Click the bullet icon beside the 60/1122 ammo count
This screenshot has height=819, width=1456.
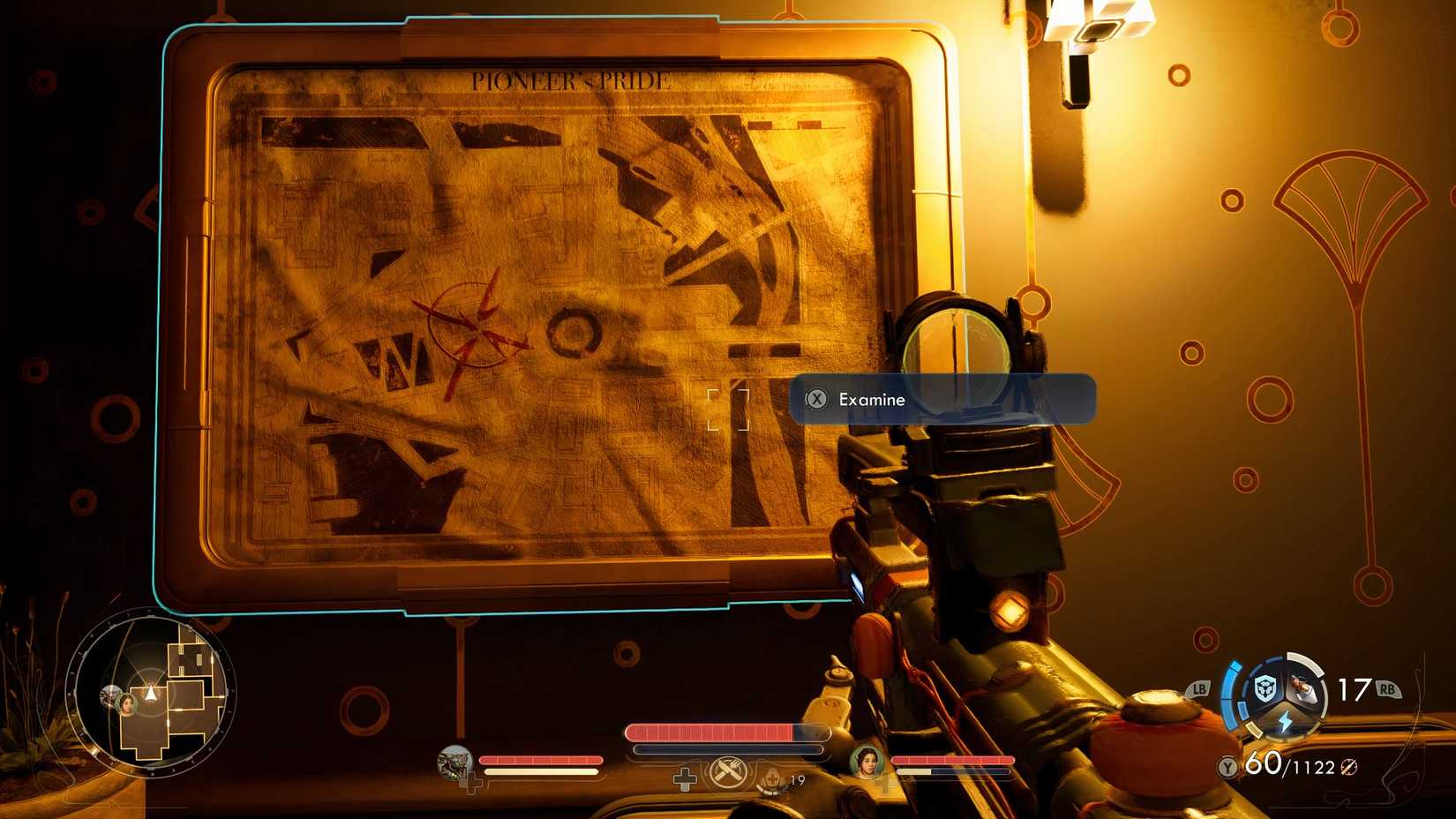click(x=1350, y=766)
